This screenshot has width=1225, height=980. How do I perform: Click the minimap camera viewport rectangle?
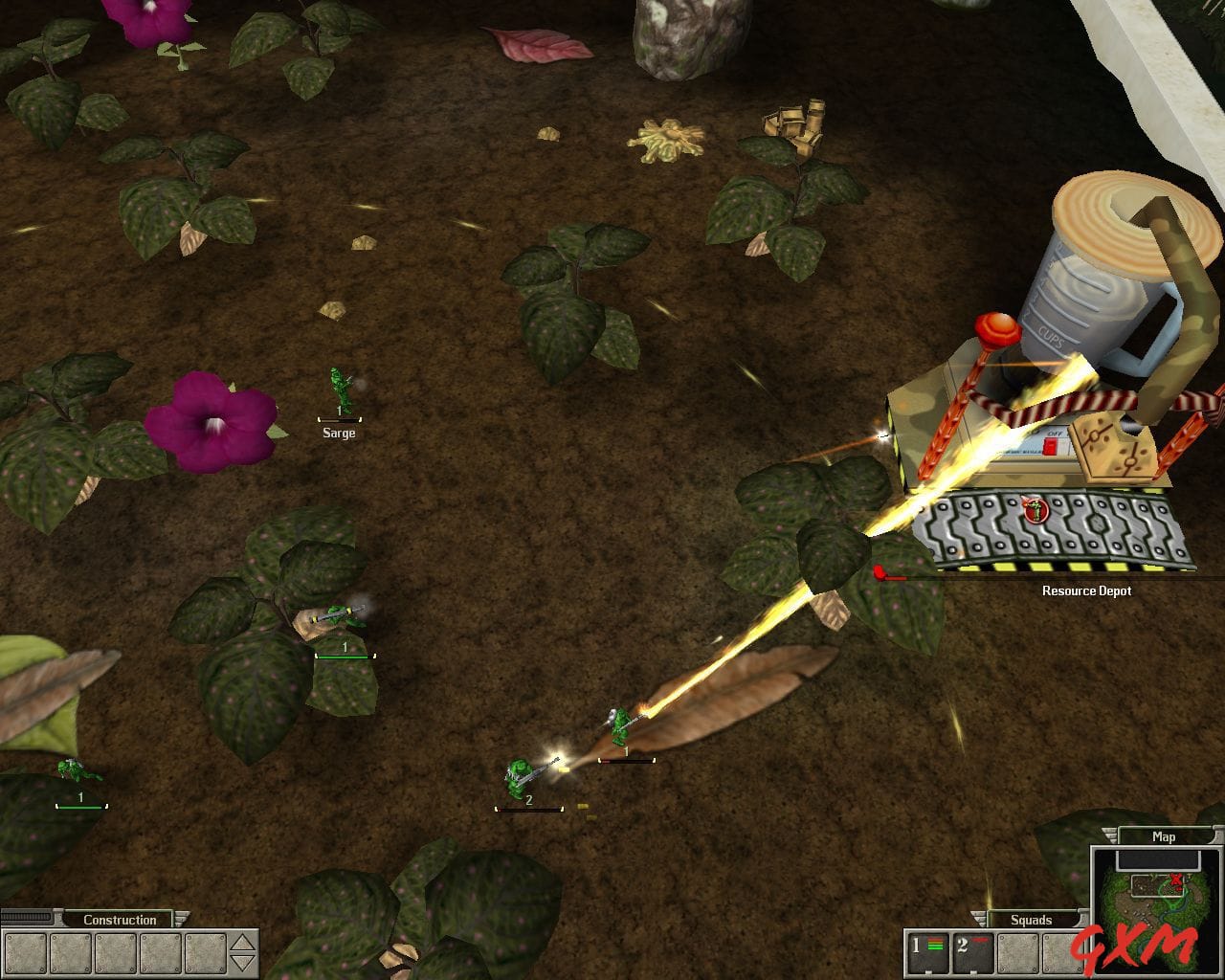[x=1157, y=886]
